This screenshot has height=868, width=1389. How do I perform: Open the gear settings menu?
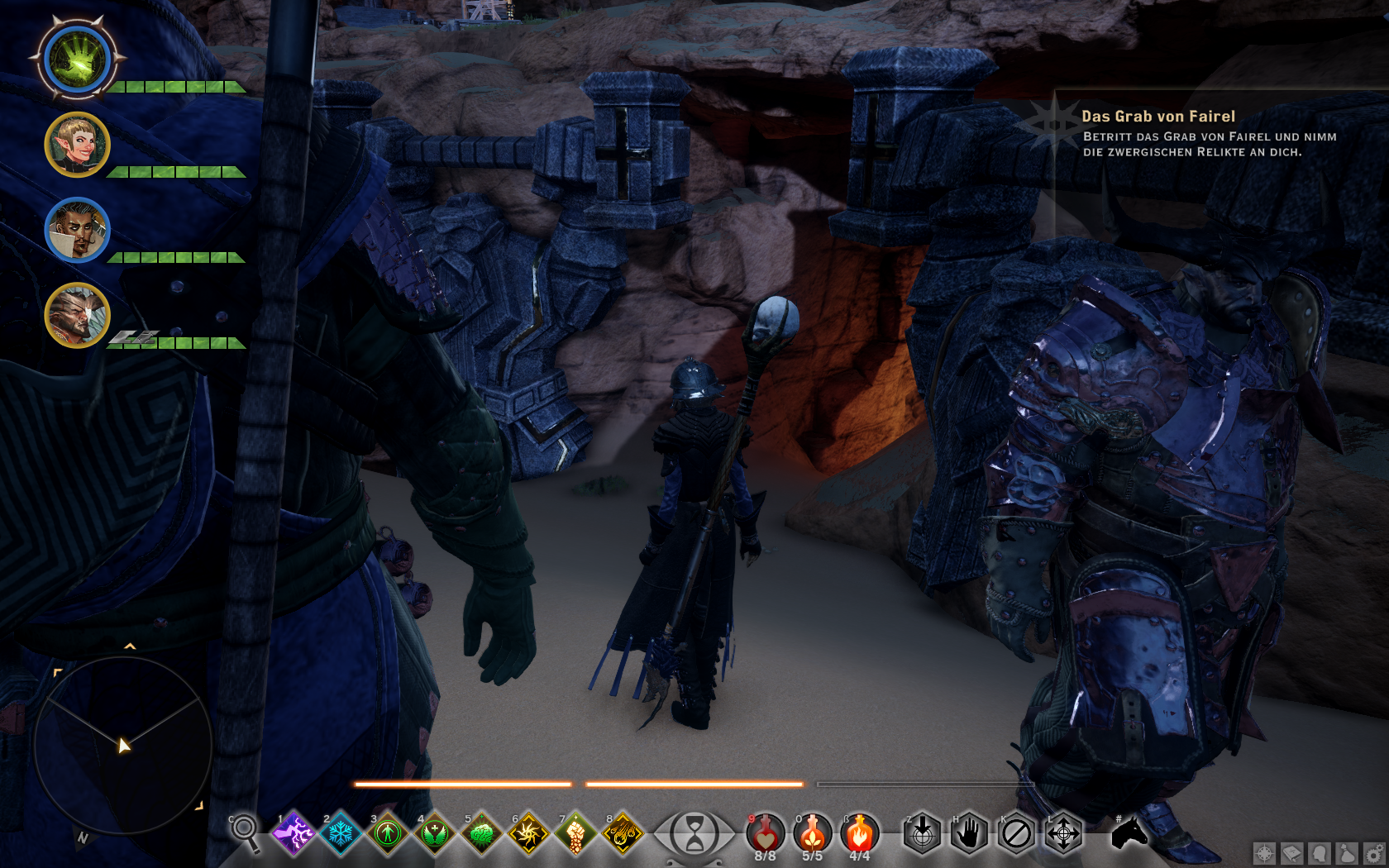(1374, 853)
